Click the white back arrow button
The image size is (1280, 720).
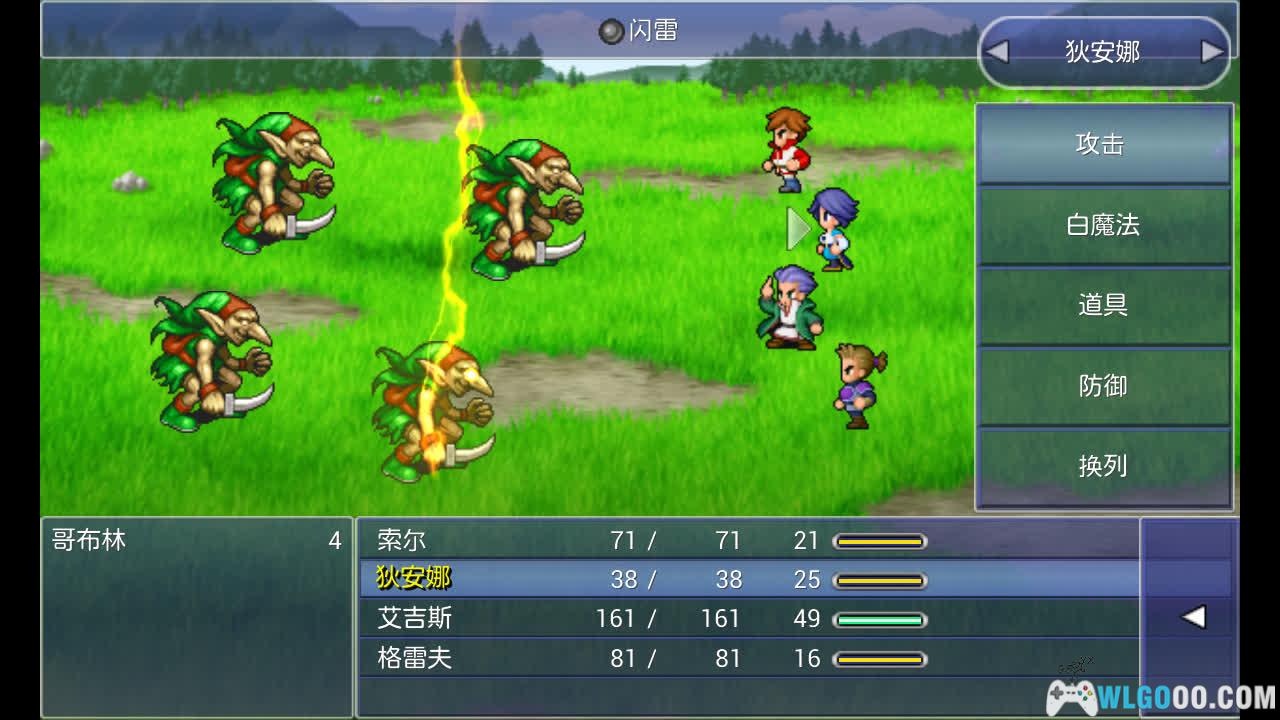1192,617
